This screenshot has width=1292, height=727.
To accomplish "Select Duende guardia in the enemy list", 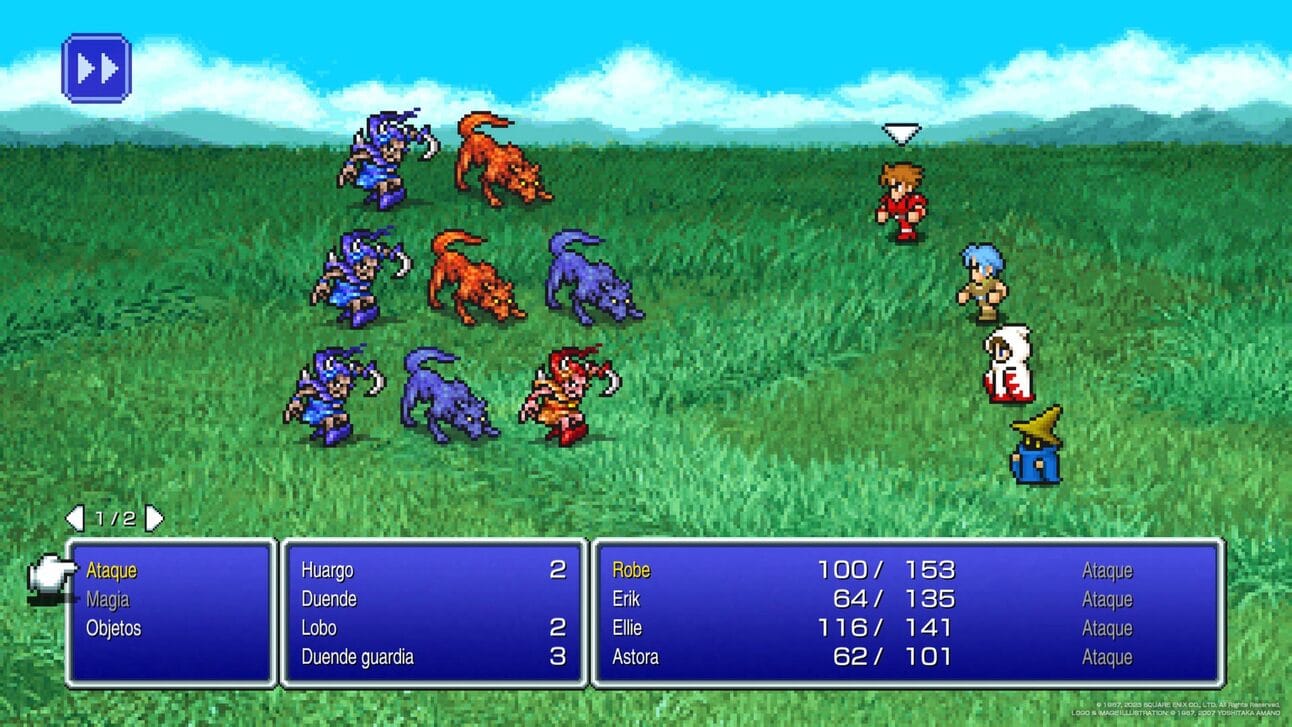I will [x=357, y=657].
